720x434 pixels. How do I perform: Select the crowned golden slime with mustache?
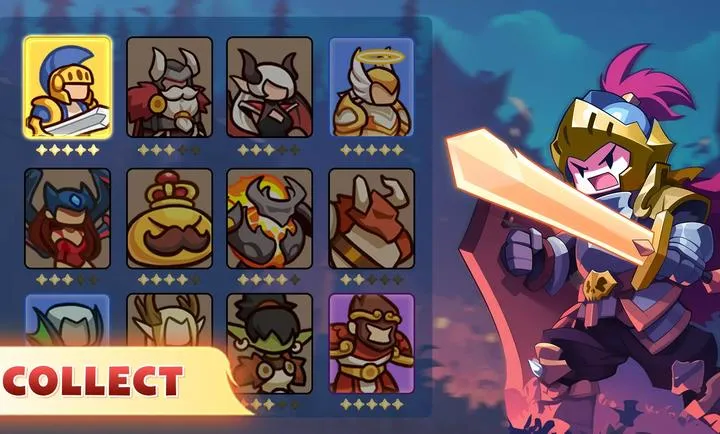tap(169, 218)
